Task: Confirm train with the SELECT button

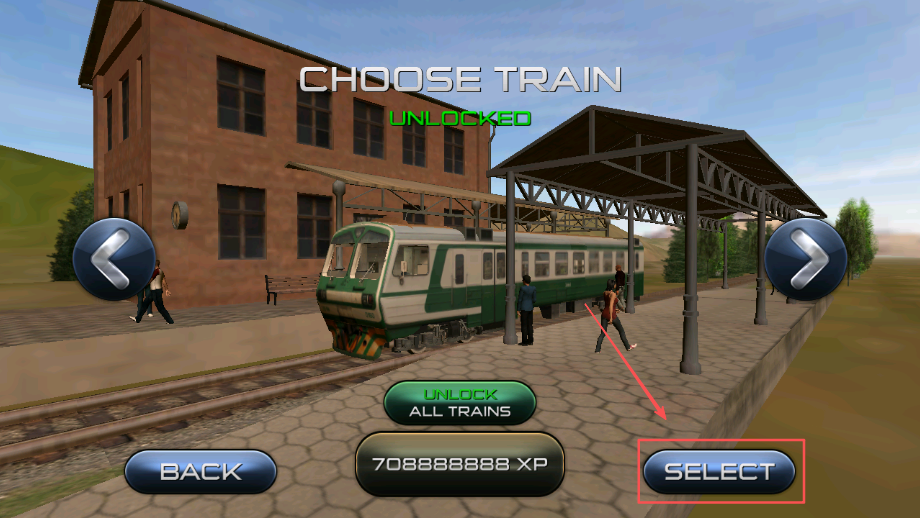Action: click(x=719, y=471)
